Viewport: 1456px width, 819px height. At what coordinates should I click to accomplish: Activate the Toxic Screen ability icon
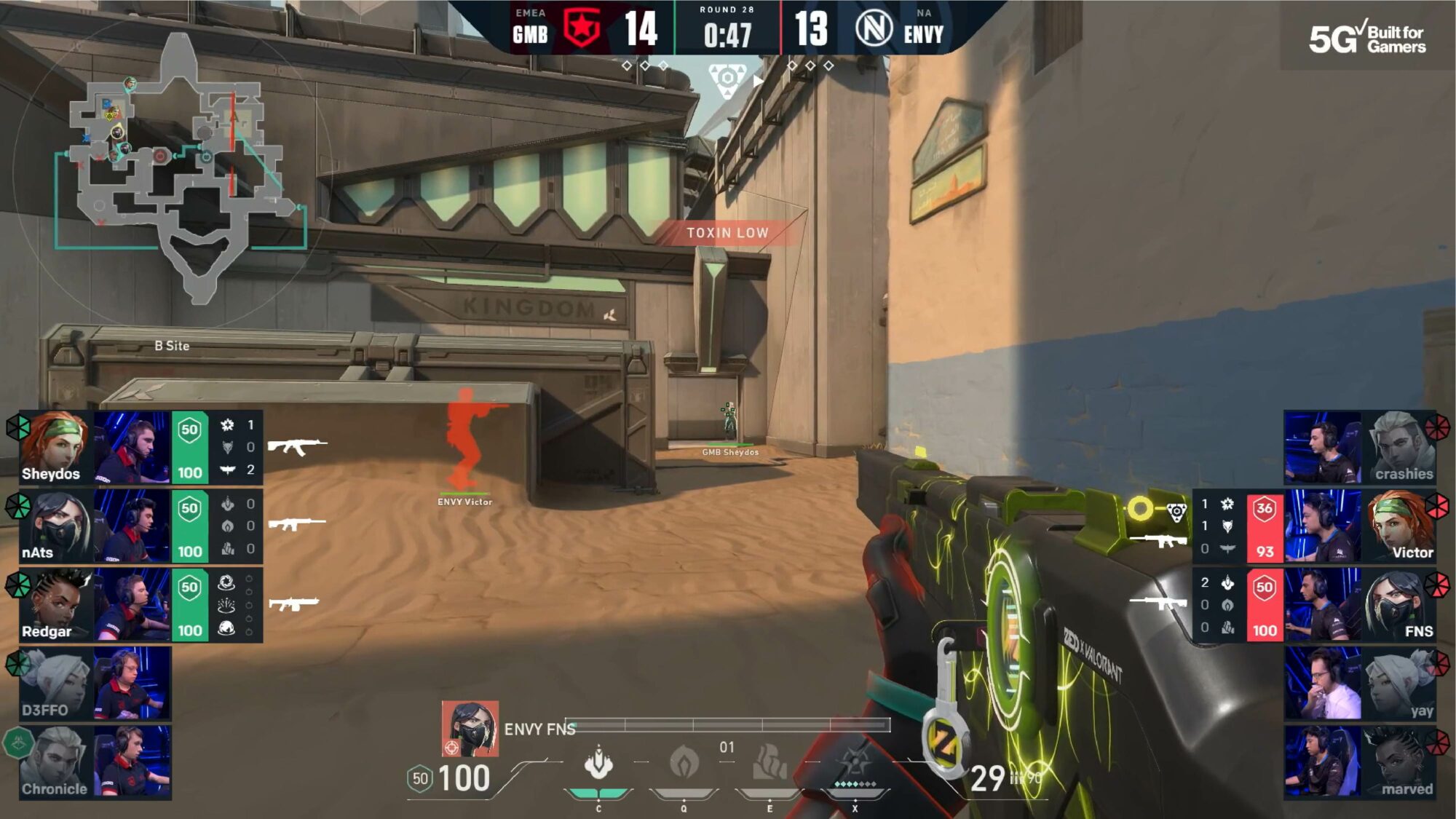tap(769, 763)
